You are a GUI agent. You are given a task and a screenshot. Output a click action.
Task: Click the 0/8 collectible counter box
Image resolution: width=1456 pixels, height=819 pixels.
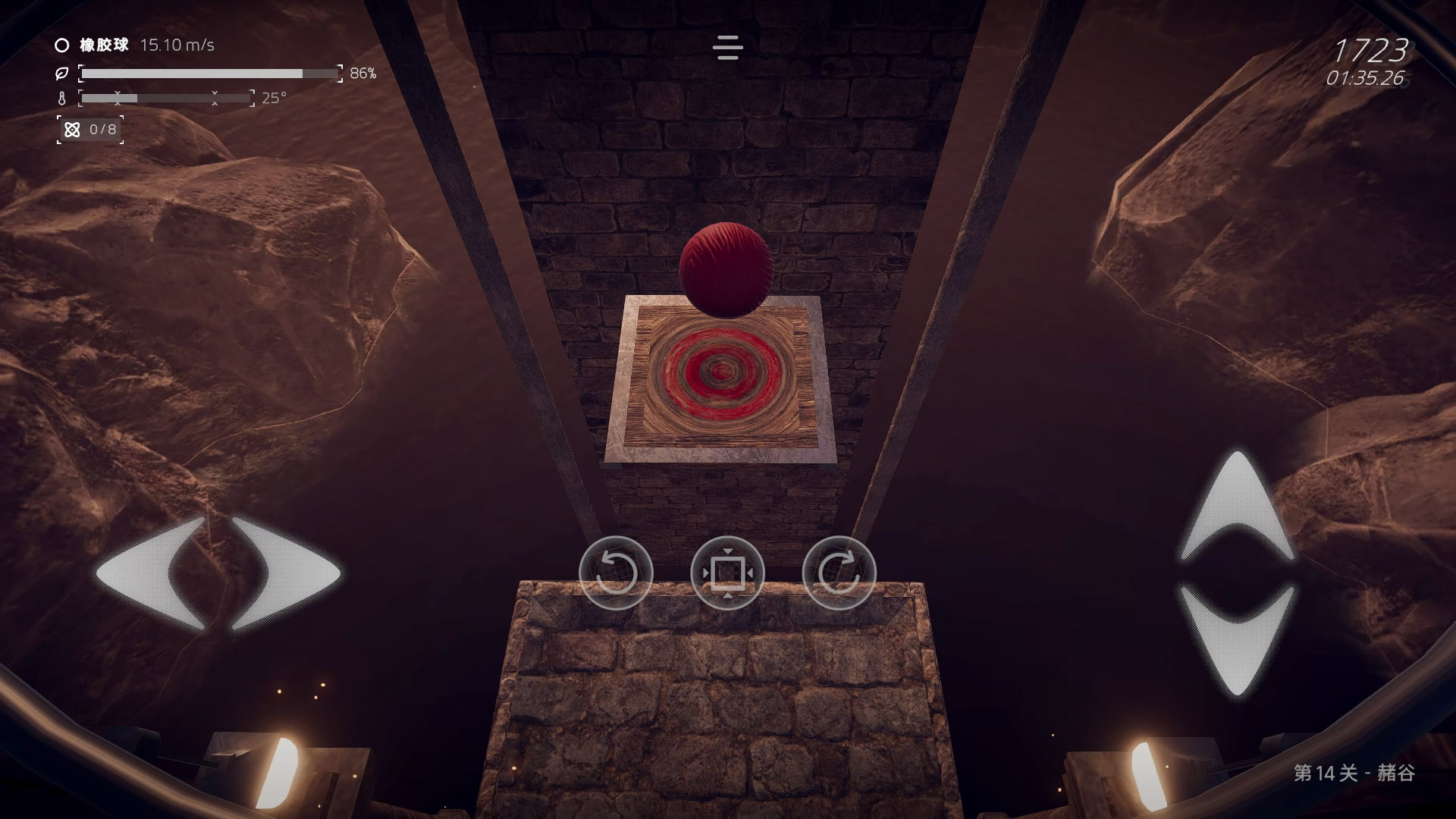coord(90,129)
